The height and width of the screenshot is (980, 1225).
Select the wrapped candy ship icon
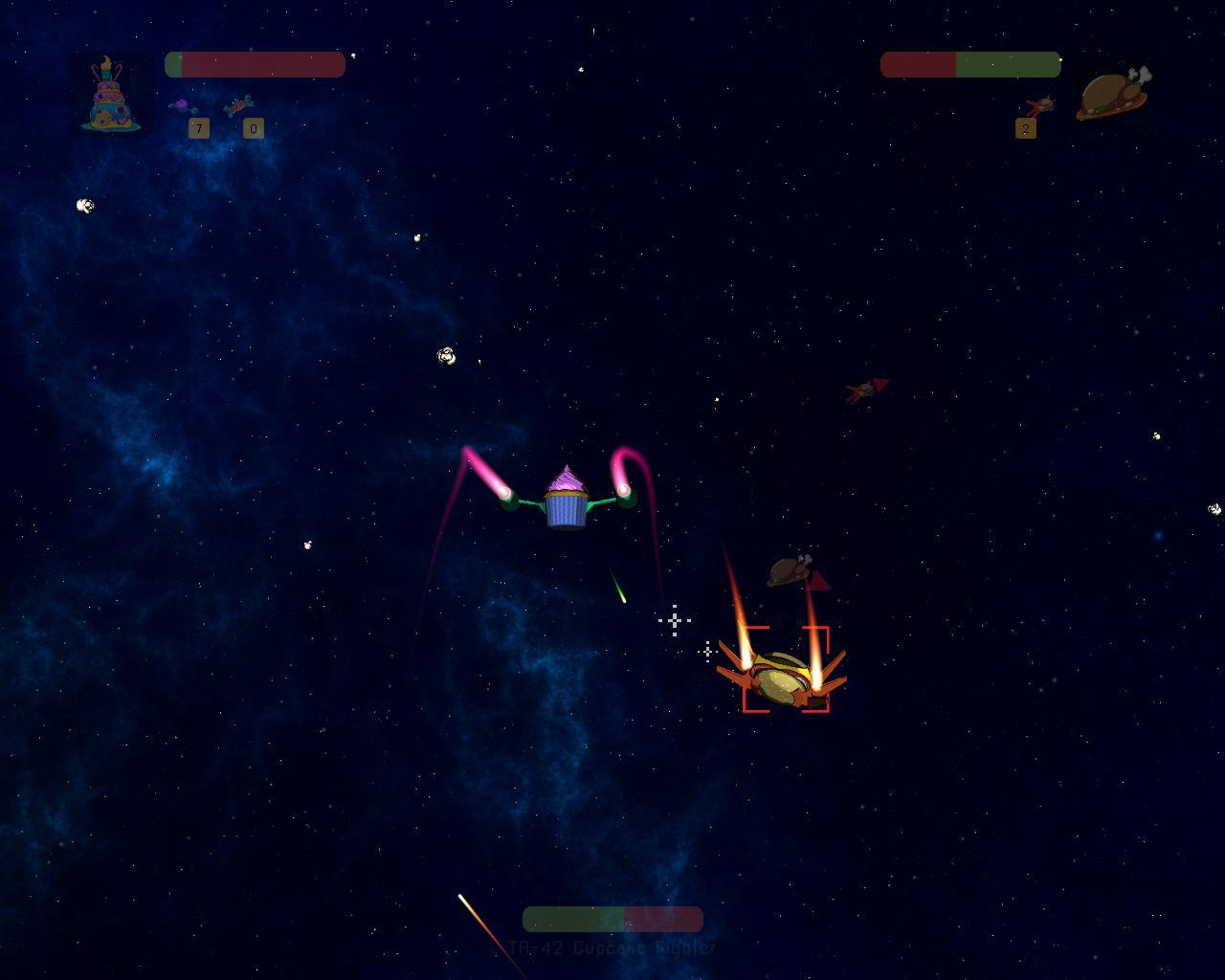[238, 105]
